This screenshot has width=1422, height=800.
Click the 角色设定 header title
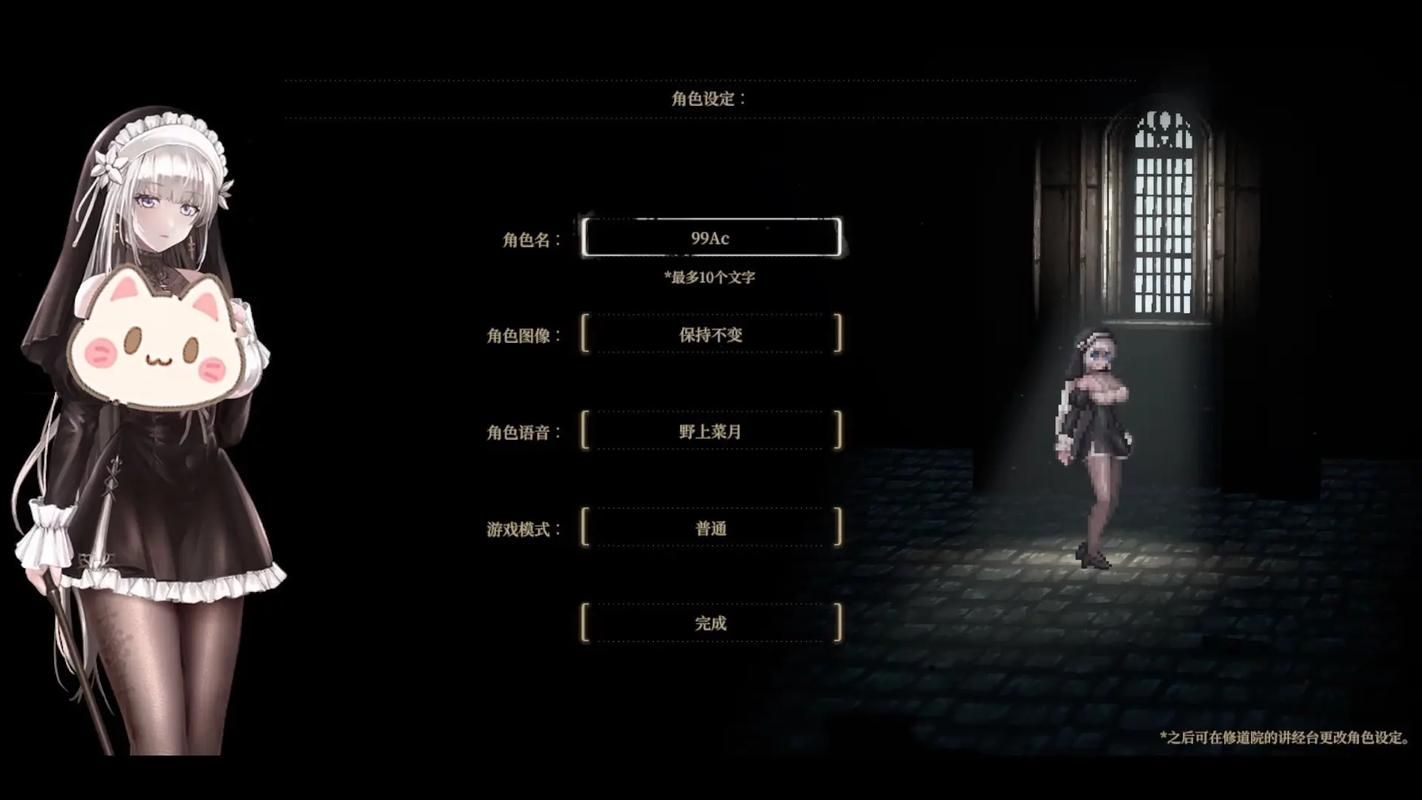pos(709,97)
